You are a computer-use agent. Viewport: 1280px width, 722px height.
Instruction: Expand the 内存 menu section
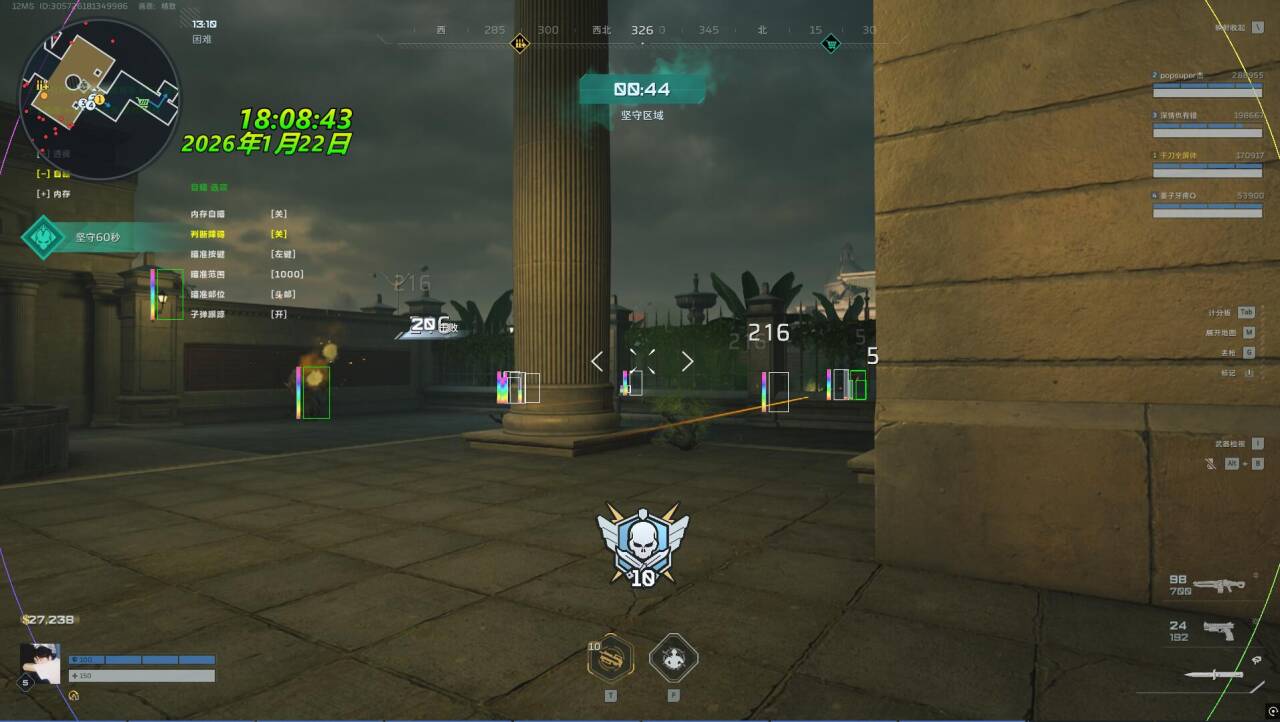(54, 193)
